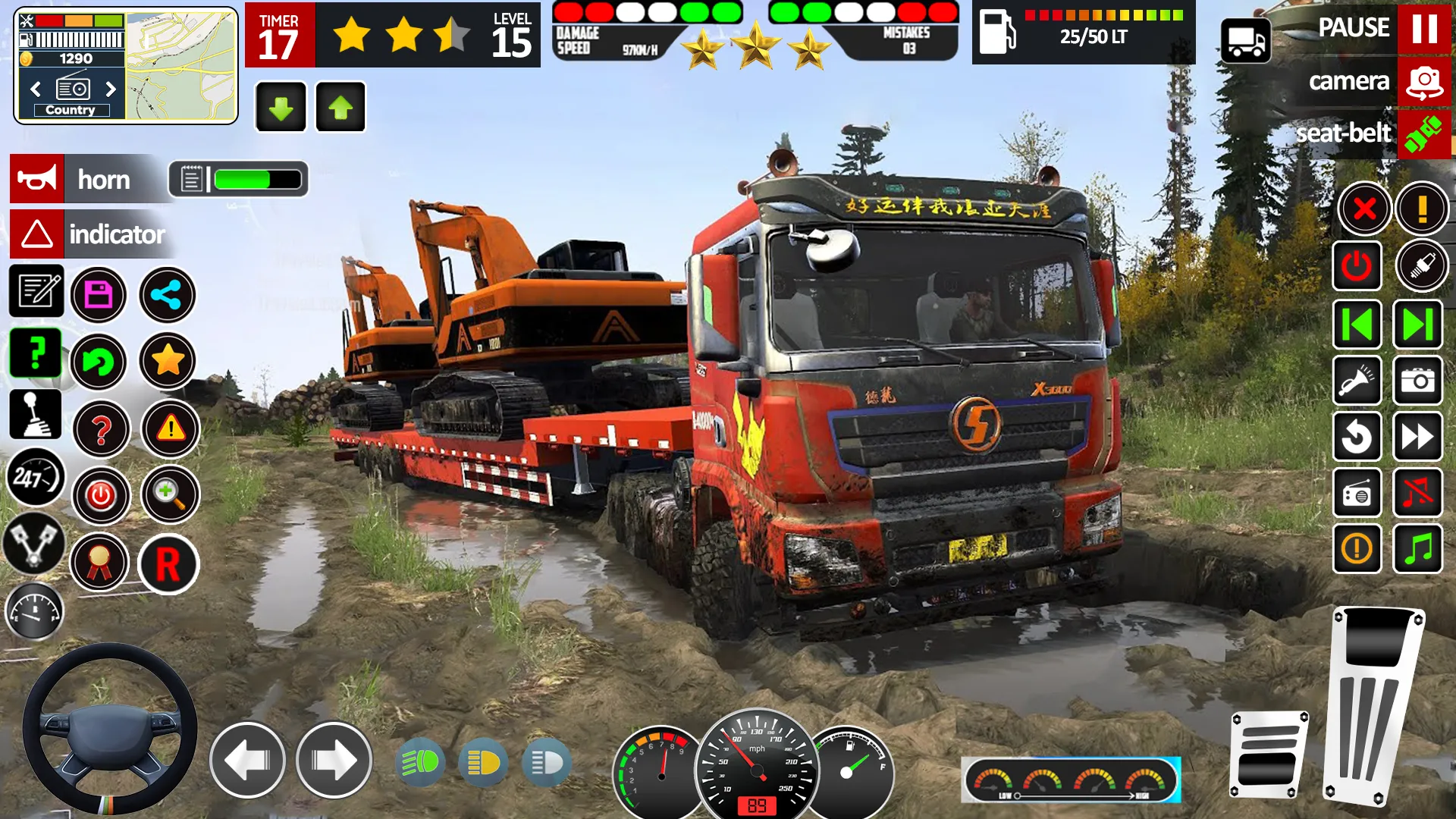Tap the share icon
Image resolution: width=1456 pixels, height=819 pixels.
click(168, 296)
